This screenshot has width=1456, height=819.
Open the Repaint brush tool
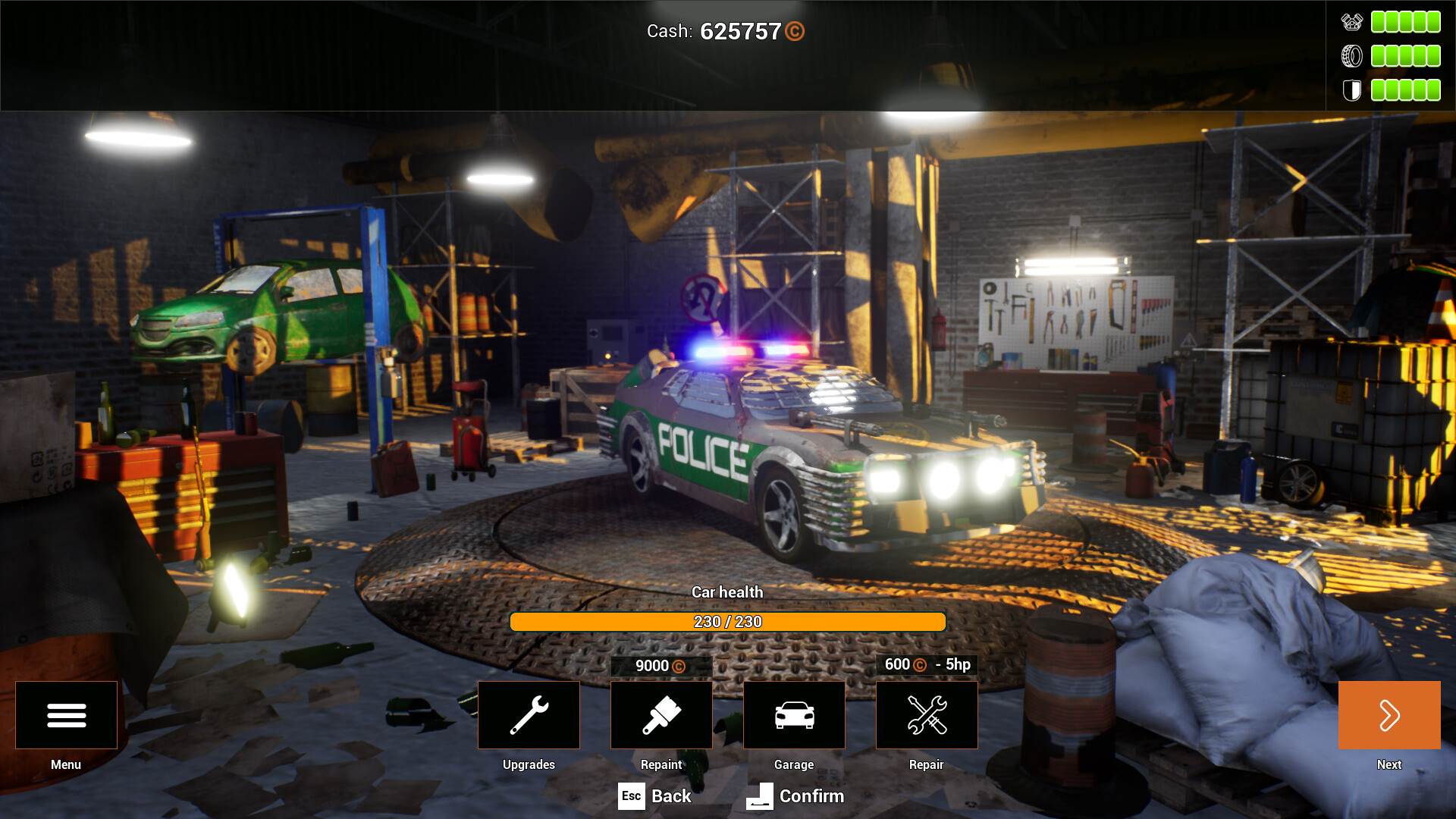click(x=661, y=714)
